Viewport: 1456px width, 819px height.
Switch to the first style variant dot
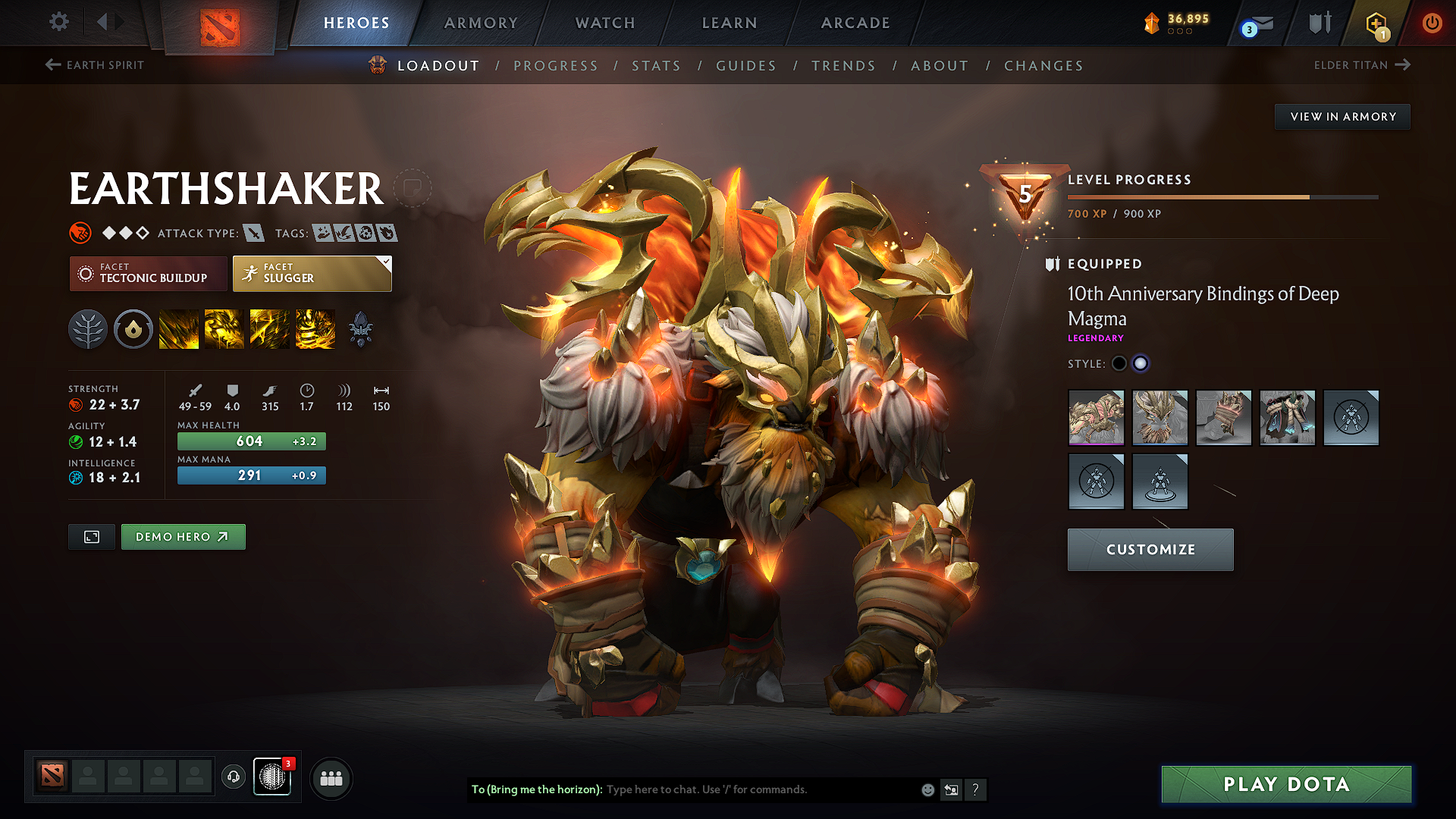coord(1119,363)
